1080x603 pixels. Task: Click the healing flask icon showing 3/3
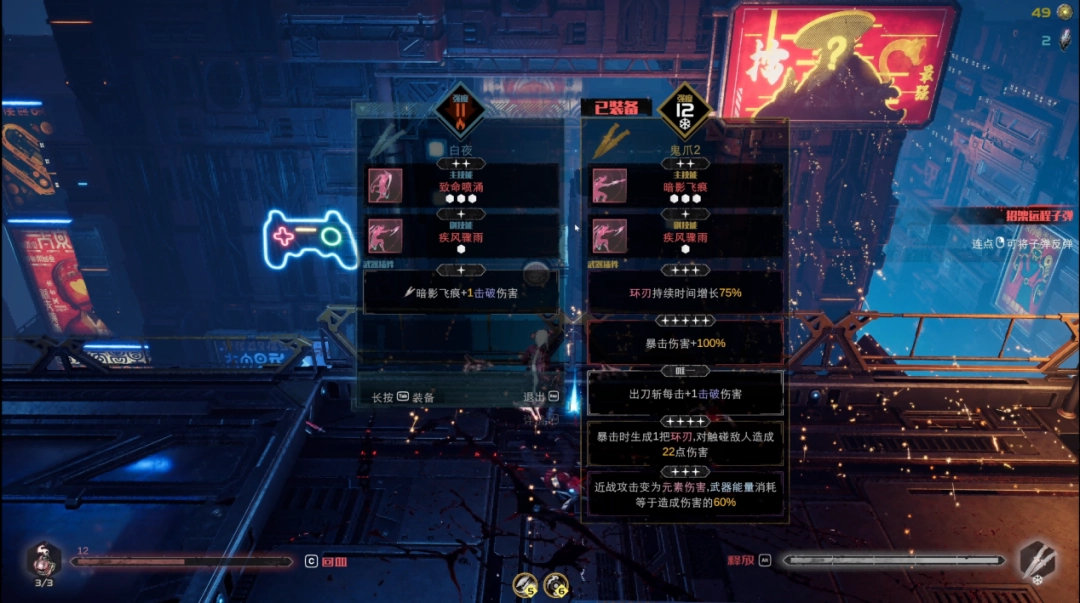[x=44, y=562]
